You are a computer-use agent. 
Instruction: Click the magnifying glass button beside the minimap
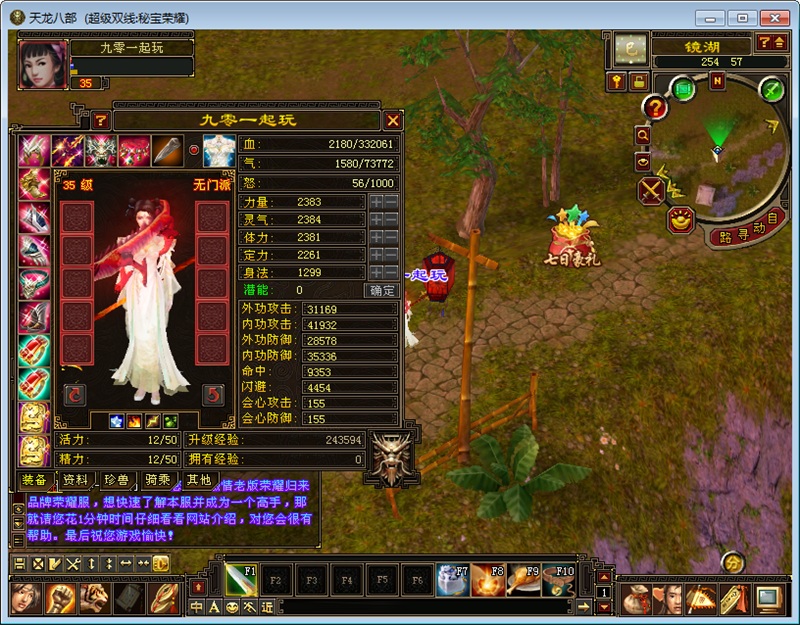point(642,134)
